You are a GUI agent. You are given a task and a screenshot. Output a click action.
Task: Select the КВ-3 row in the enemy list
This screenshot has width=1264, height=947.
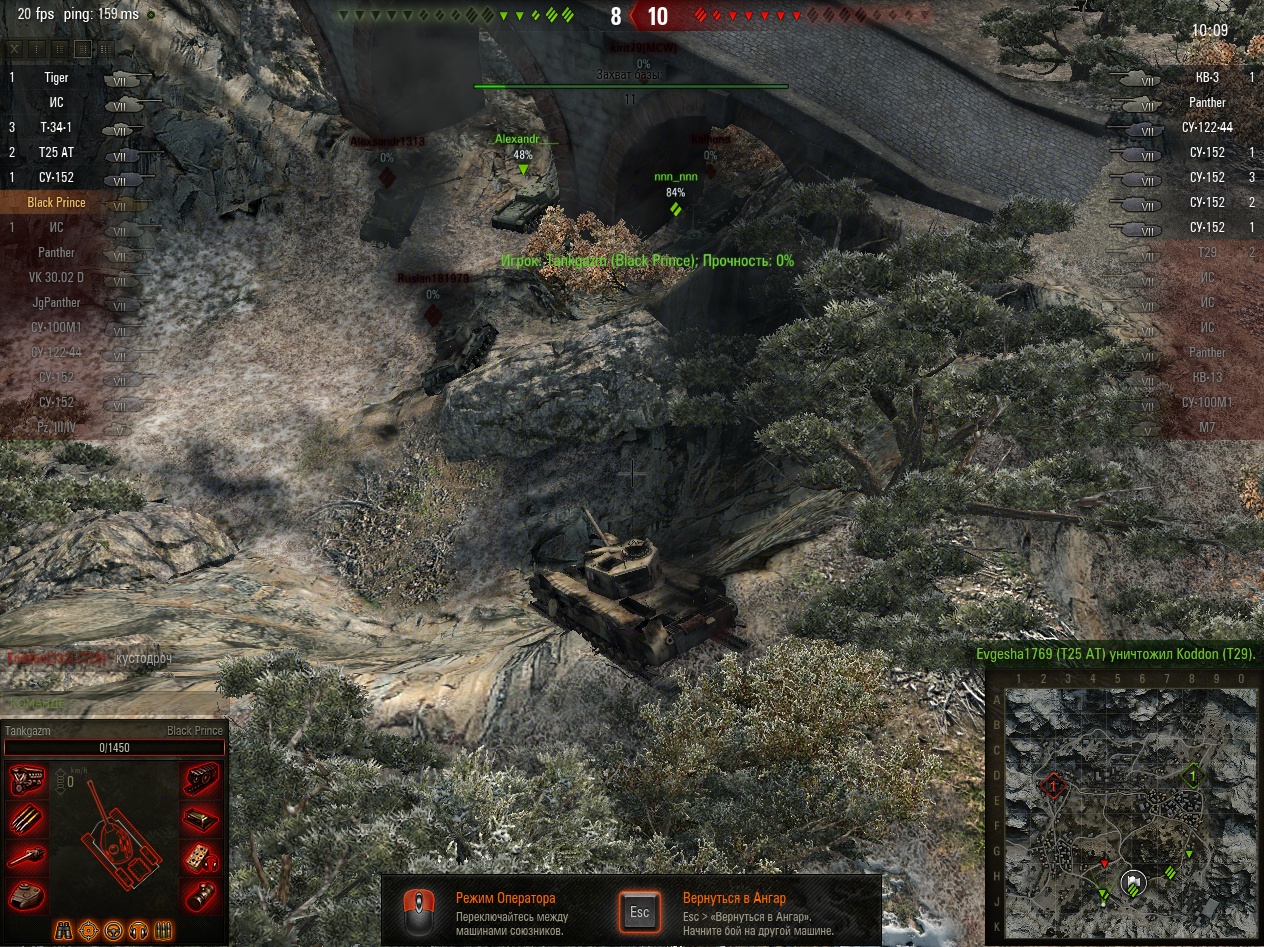[x=1206, y=77]
